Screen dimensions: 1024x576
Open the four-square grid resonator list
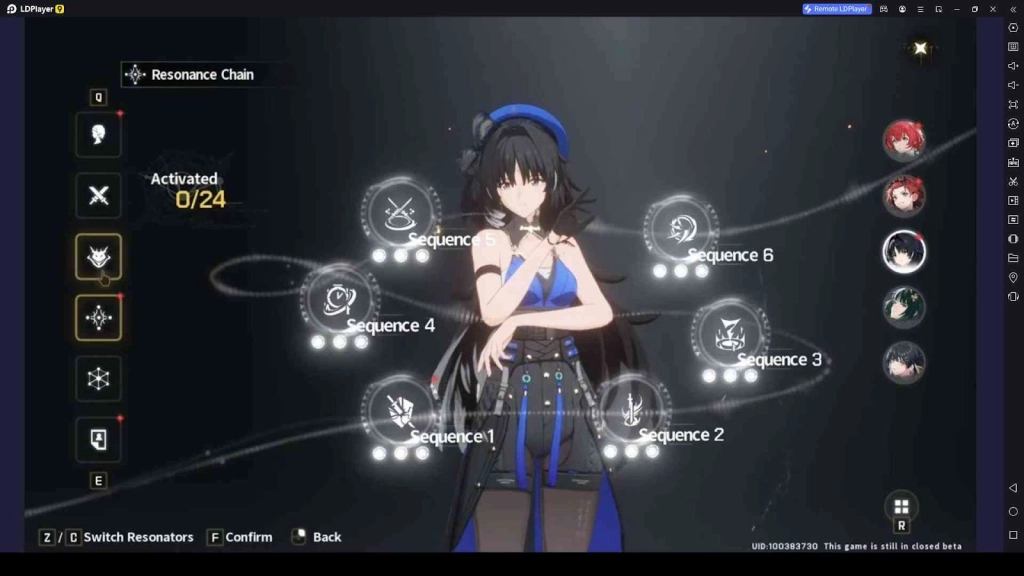[x=901, y=506]
